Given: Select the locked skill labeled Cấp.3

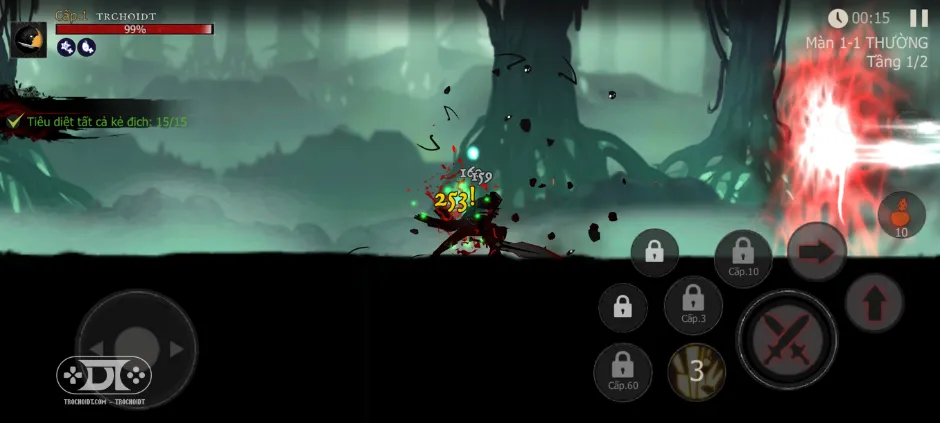Looking at the screenshot, I should [x=693, y=304].
